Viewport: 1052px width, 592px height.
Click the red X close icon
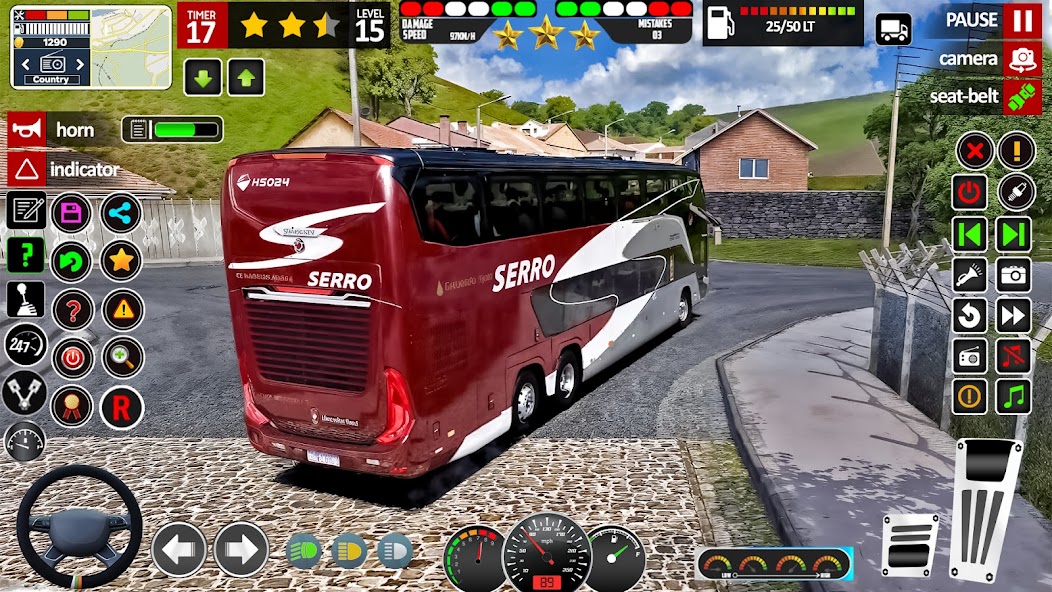(x=973, y=151)
